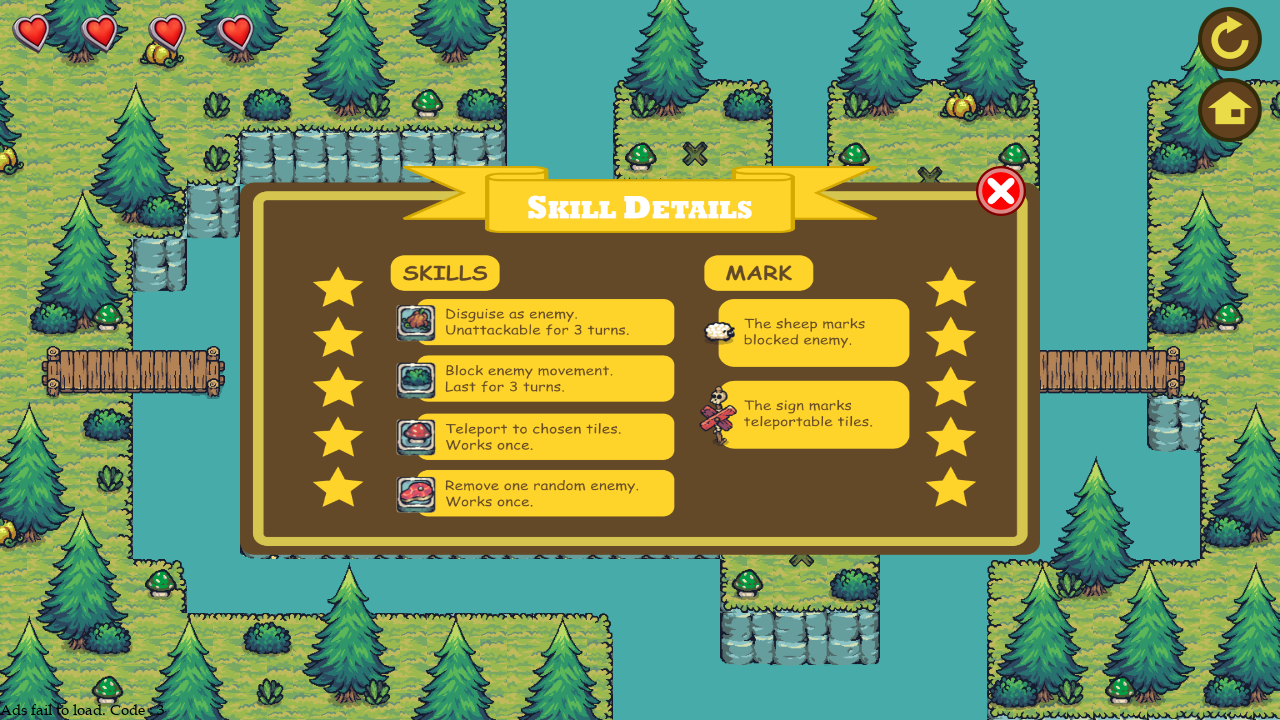This screenshot has height=720, width=1280.
Task: Choose the Block enemy movement skill
Action: pyautogui.click(x=536, y=379)
